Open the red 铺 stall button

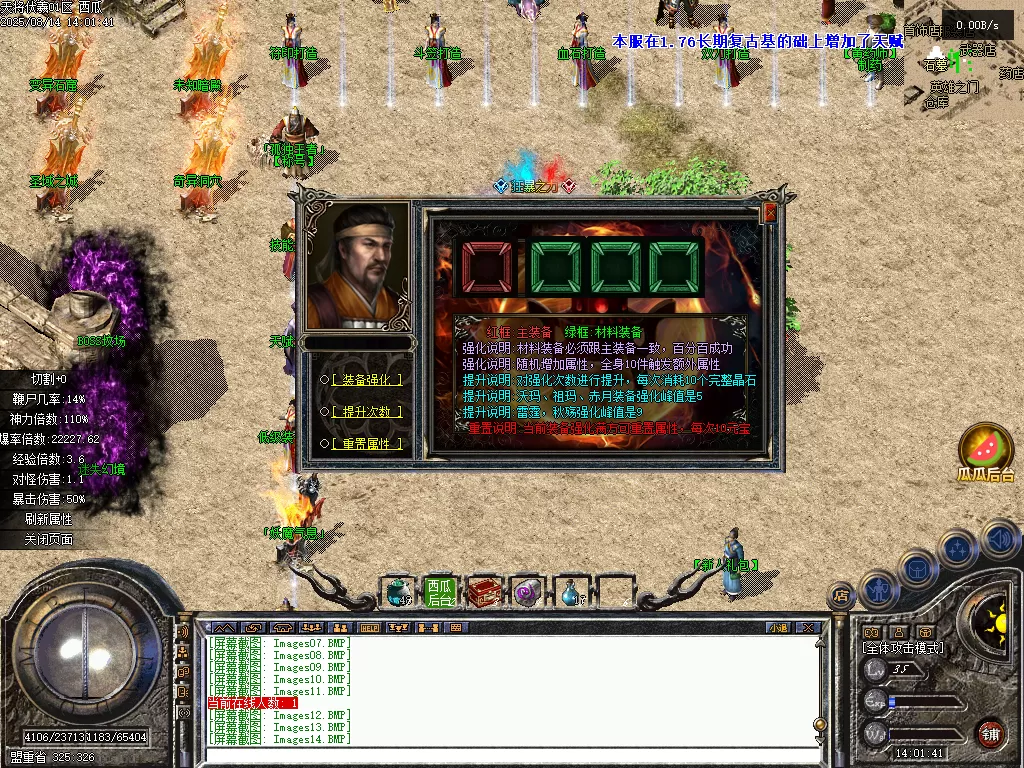point(990,733)
